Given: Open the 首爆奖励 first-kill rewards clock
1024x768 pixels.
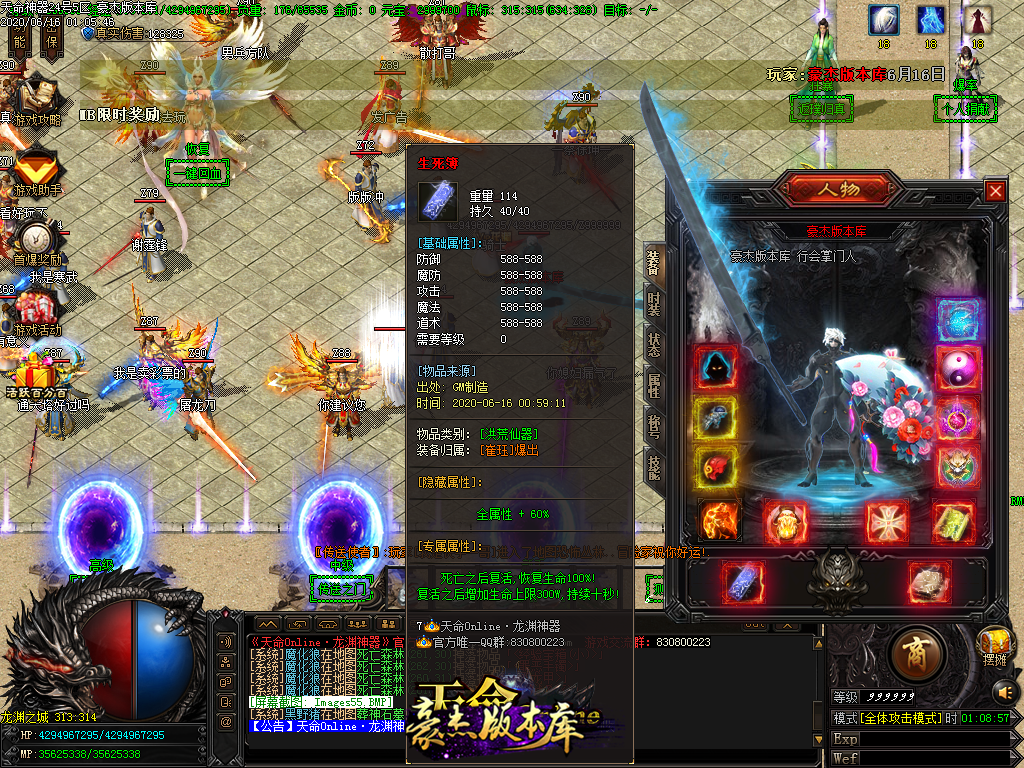Looking at the screenshot, I should (x=37, y=240).
